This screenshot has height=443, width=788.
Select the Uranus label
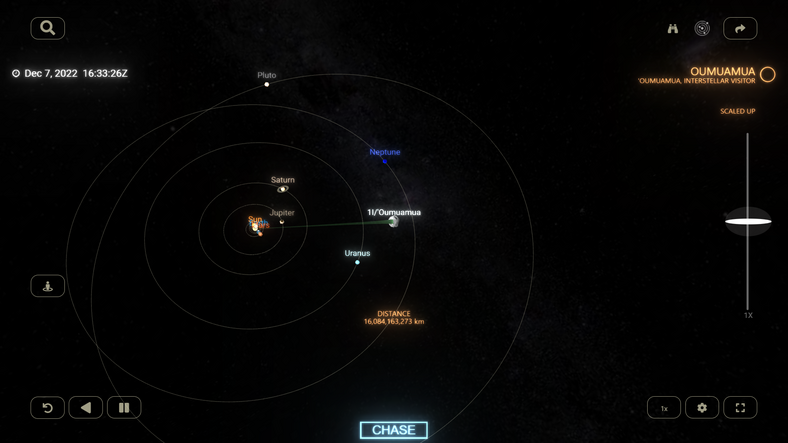coord(357,253)
